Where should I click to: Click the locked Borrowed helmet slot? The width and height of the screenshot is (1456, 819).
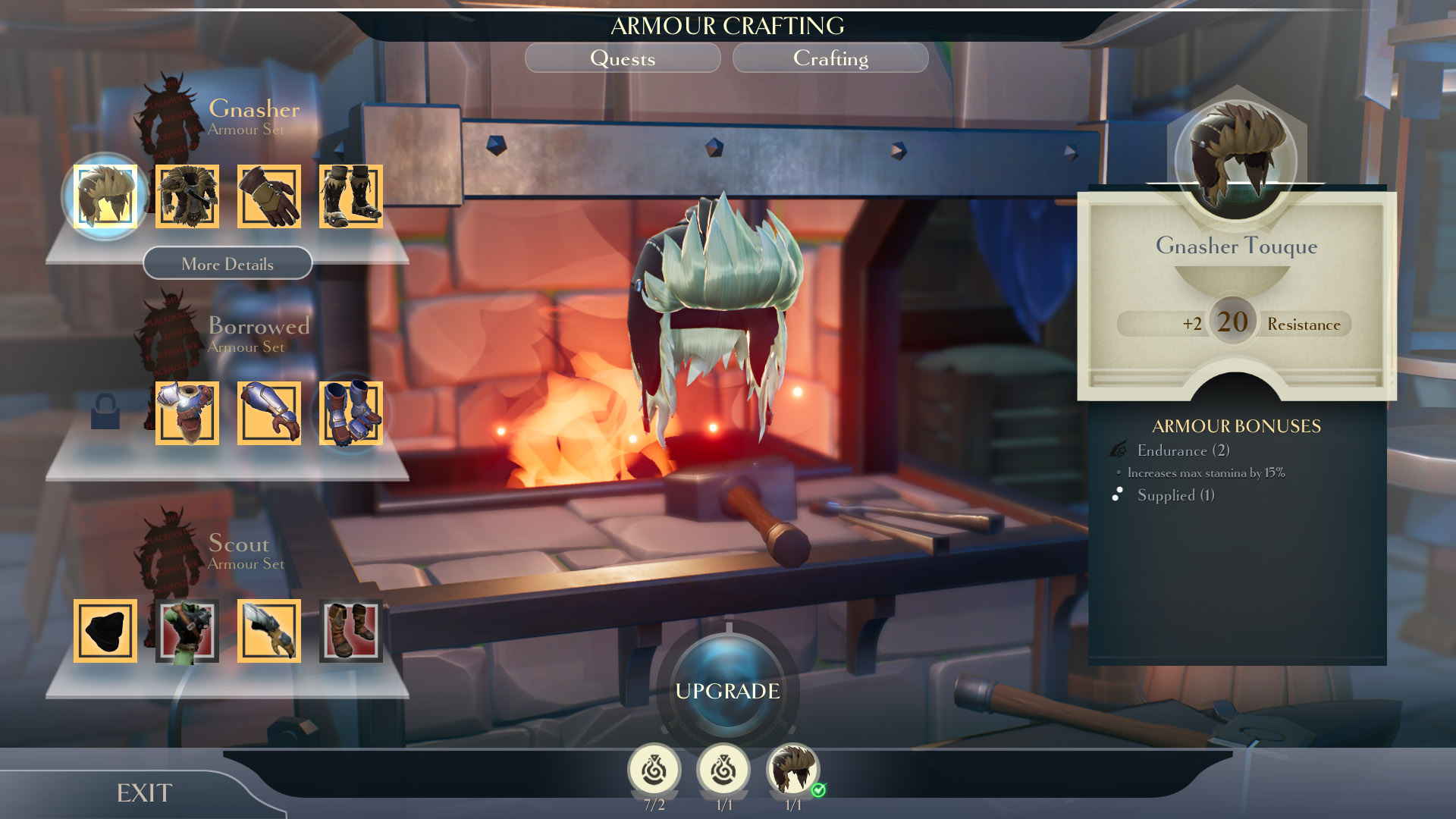coord(105,412)
